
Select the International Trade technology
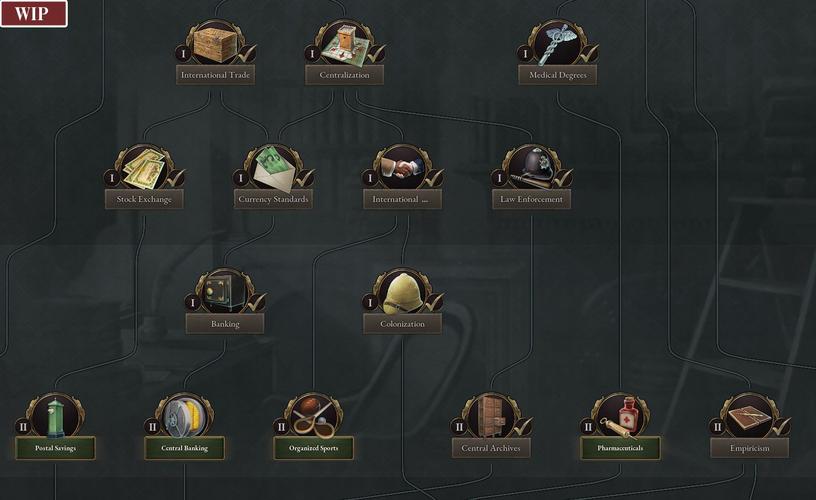(216, 74)
